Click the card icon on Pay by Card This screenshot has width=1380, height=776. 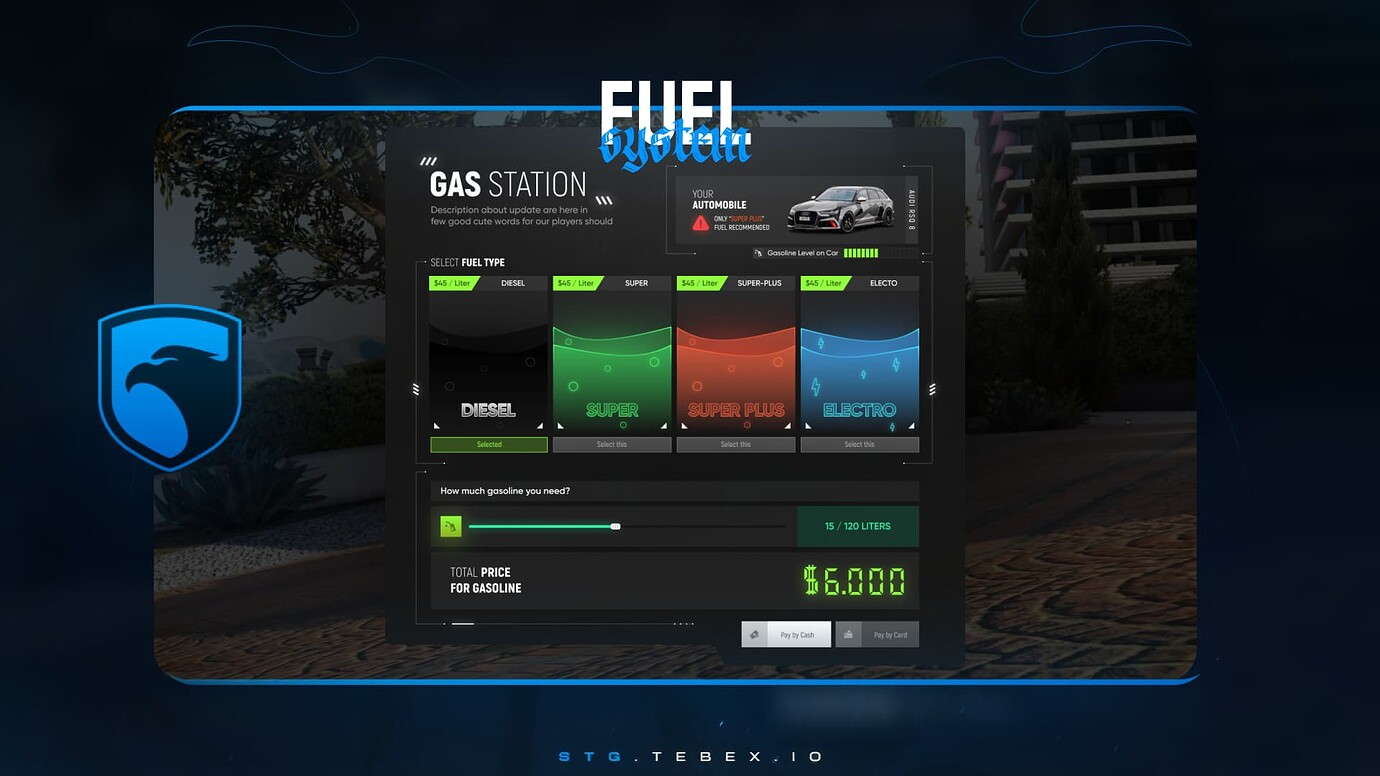click(x=848, y=633)
